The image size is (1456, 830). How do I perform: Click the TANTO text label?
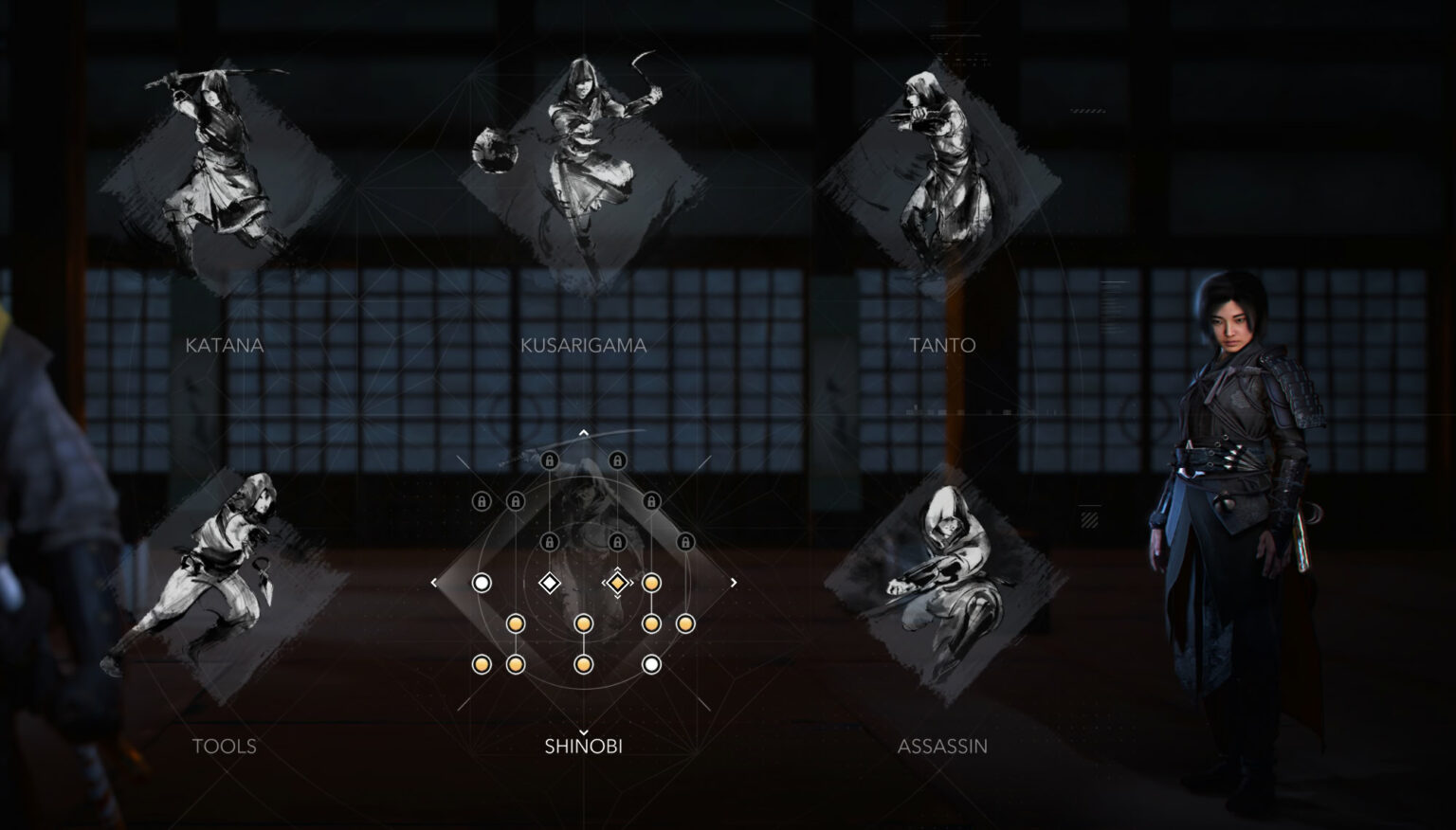(x=940, y=345)
